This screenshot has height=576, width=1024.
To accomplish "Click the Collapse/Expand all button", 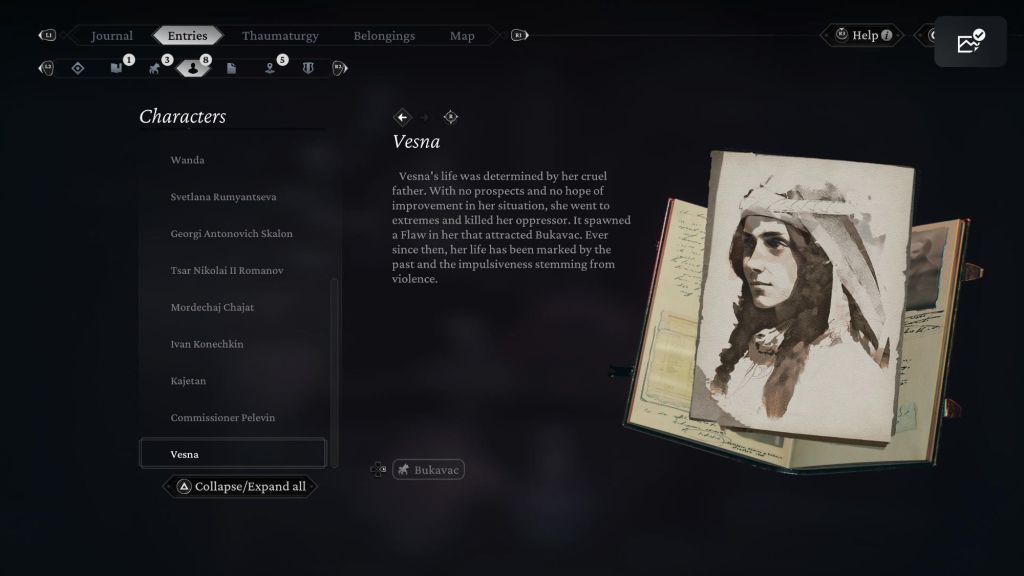I will (241, 487).
